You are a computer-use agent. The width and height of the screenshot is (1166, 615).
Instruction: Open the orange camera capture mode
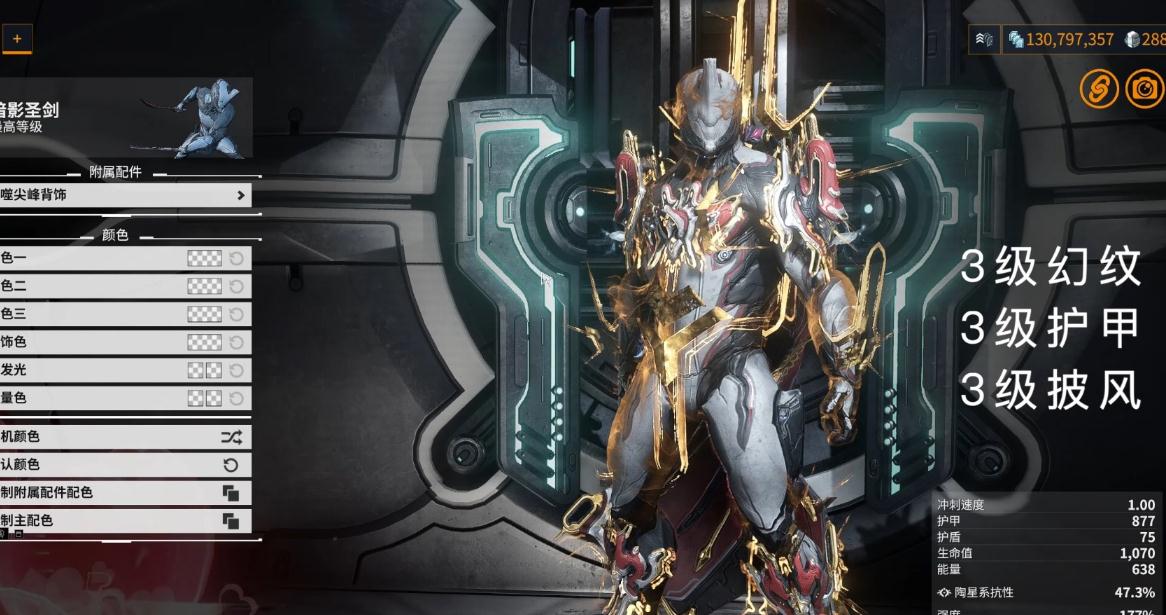1144,90
